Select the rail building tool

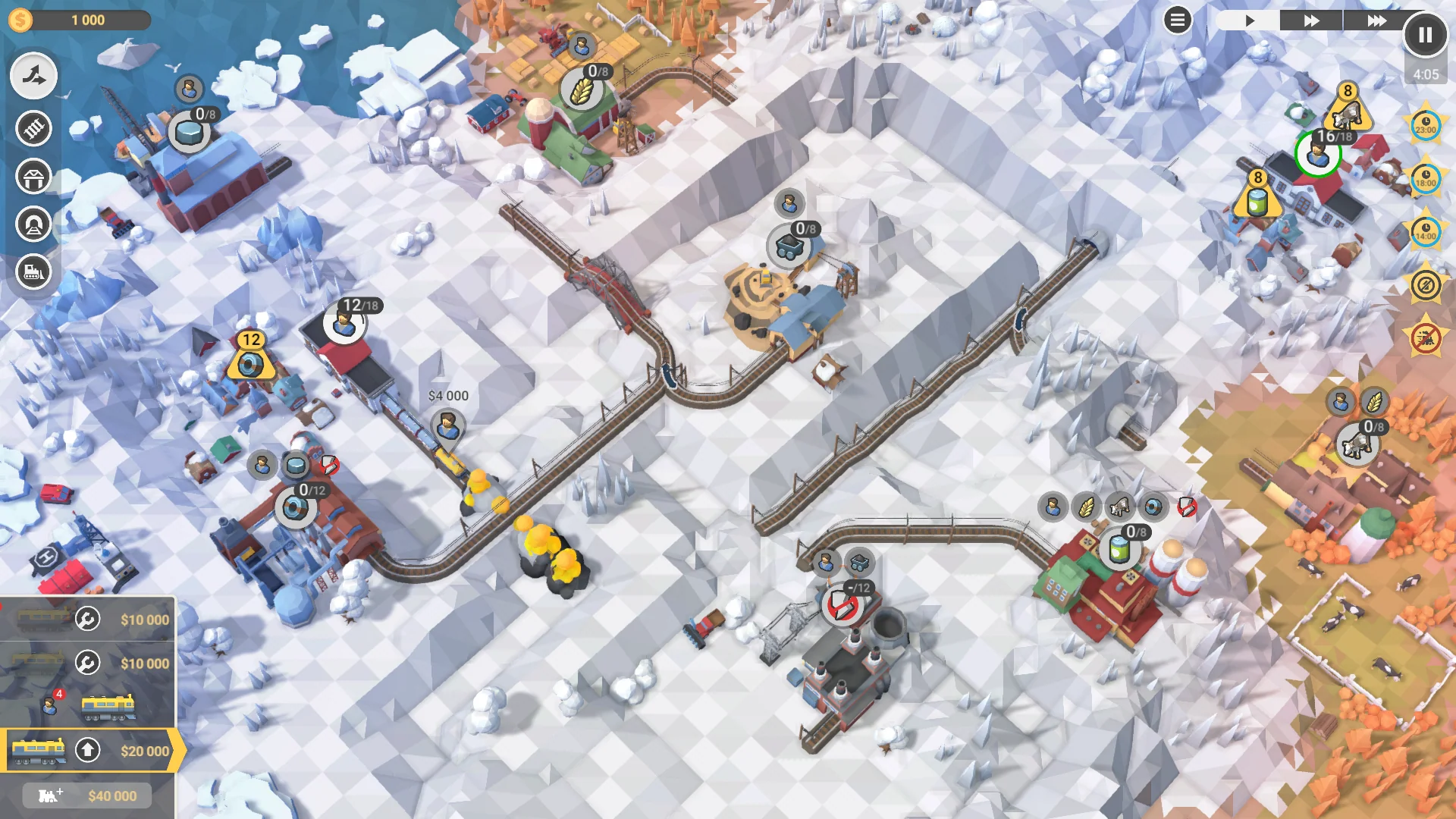pyautogui.click(x=33, y=128)
